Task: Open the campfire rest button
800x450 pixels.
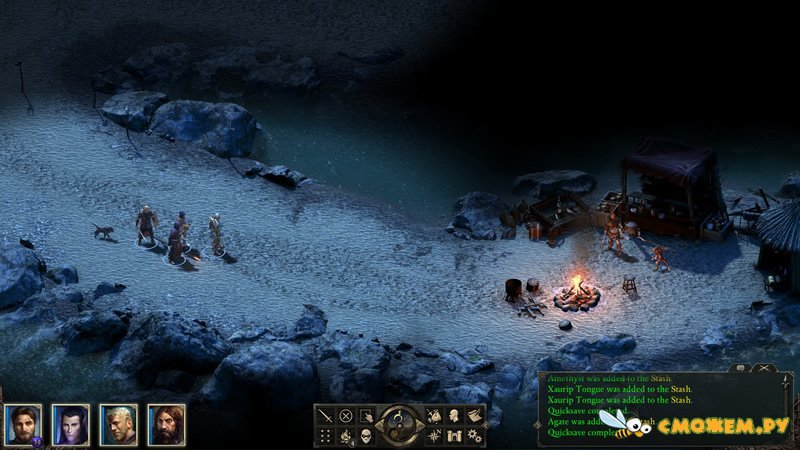Action: pyautogui.click(x=346, y=436)
